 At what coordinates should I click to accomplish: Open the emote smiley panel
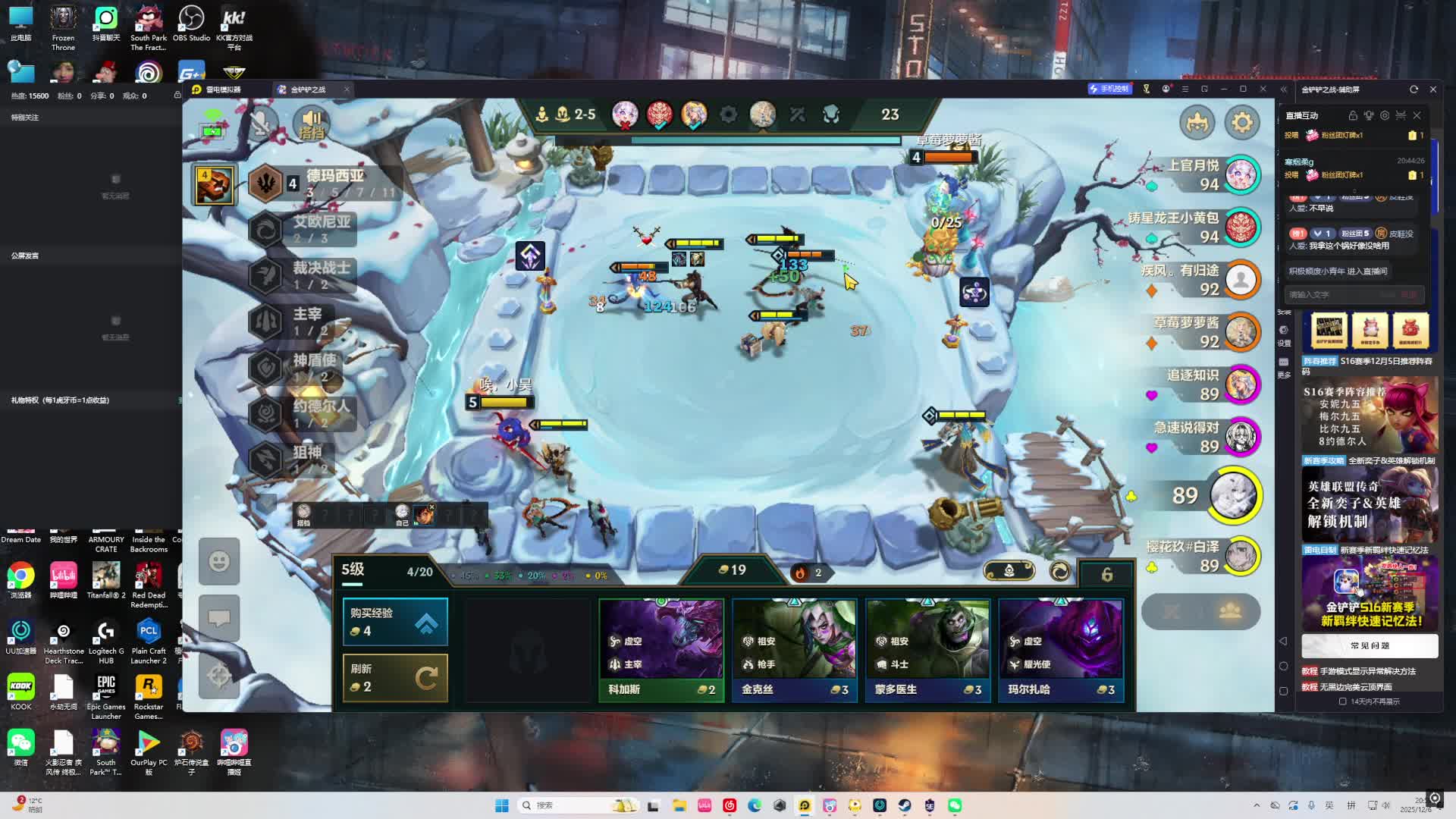pyautogui.click(x=219, y=561)
